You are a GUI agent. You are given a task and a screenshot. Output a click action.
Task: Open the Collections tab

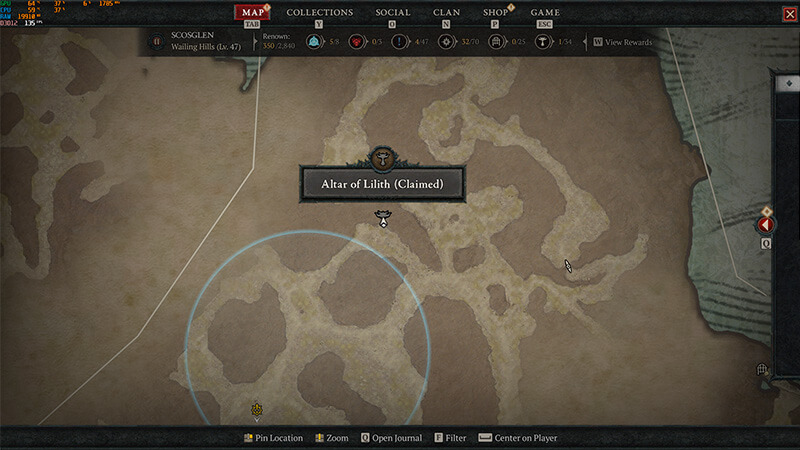pyautogui.click(x=320, y=12)
